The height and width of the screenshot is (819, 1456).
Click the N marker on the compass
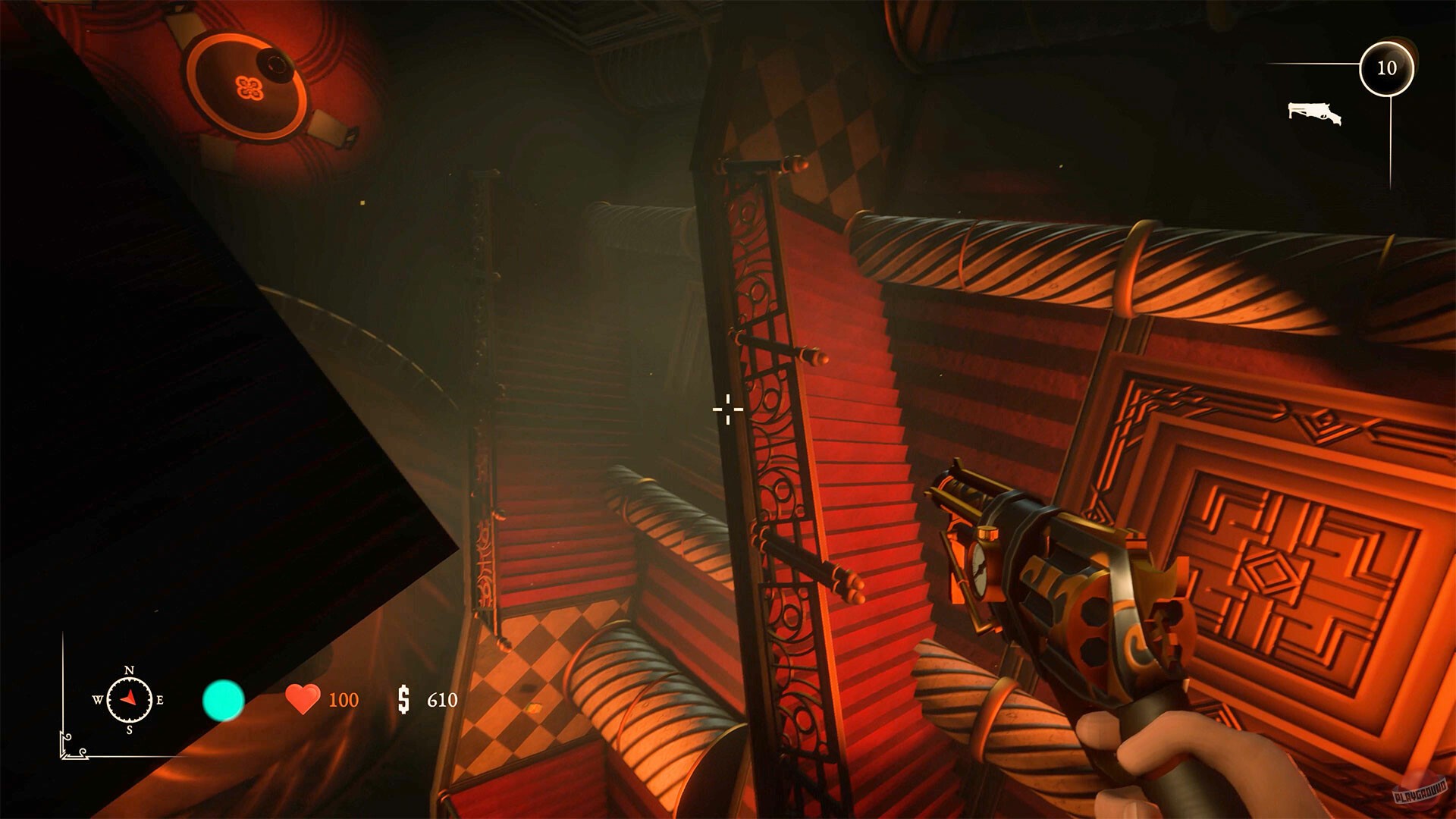(x=129, y=670)
